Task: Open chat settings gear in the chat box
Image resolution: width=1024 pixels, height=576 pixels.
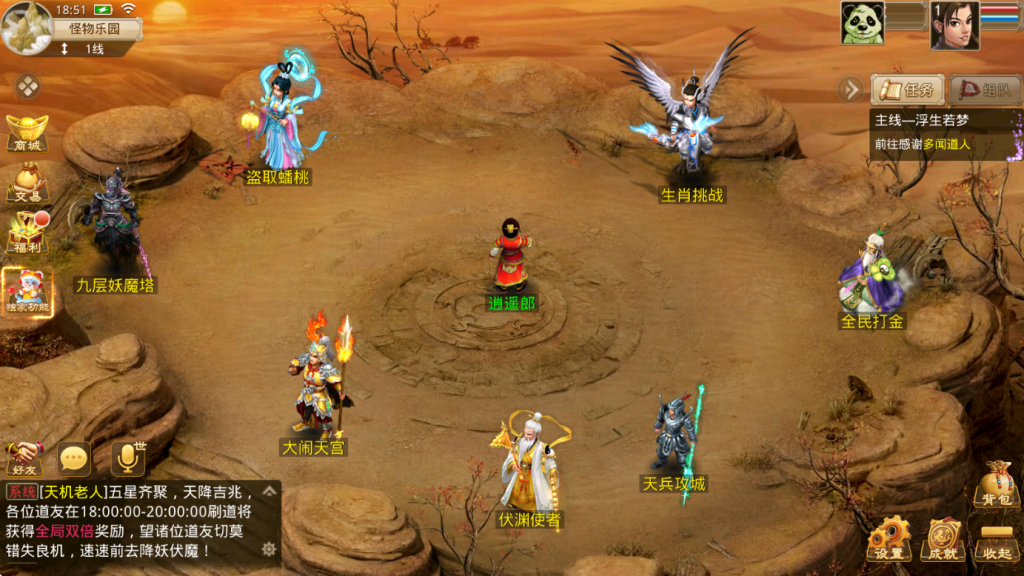Action: point(268,549)
